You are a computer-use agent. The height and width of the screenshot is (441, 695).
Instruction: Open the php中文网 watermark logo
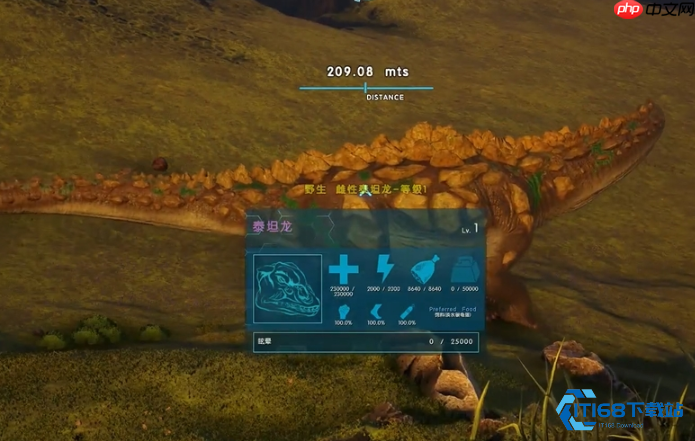pos(650,11)
